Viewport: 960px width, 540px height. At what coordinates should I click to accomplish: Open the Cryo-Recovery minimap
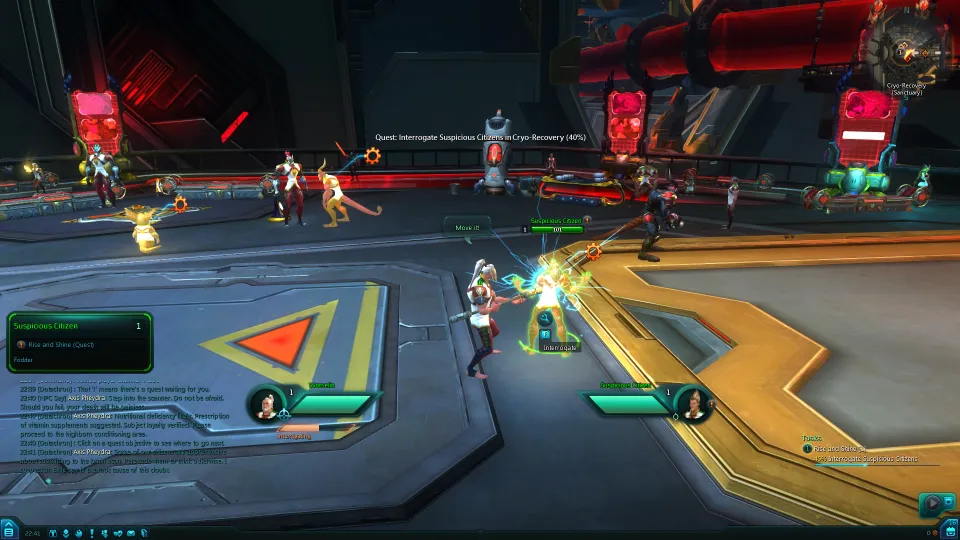pyautogui.click(x=906, y=45)
